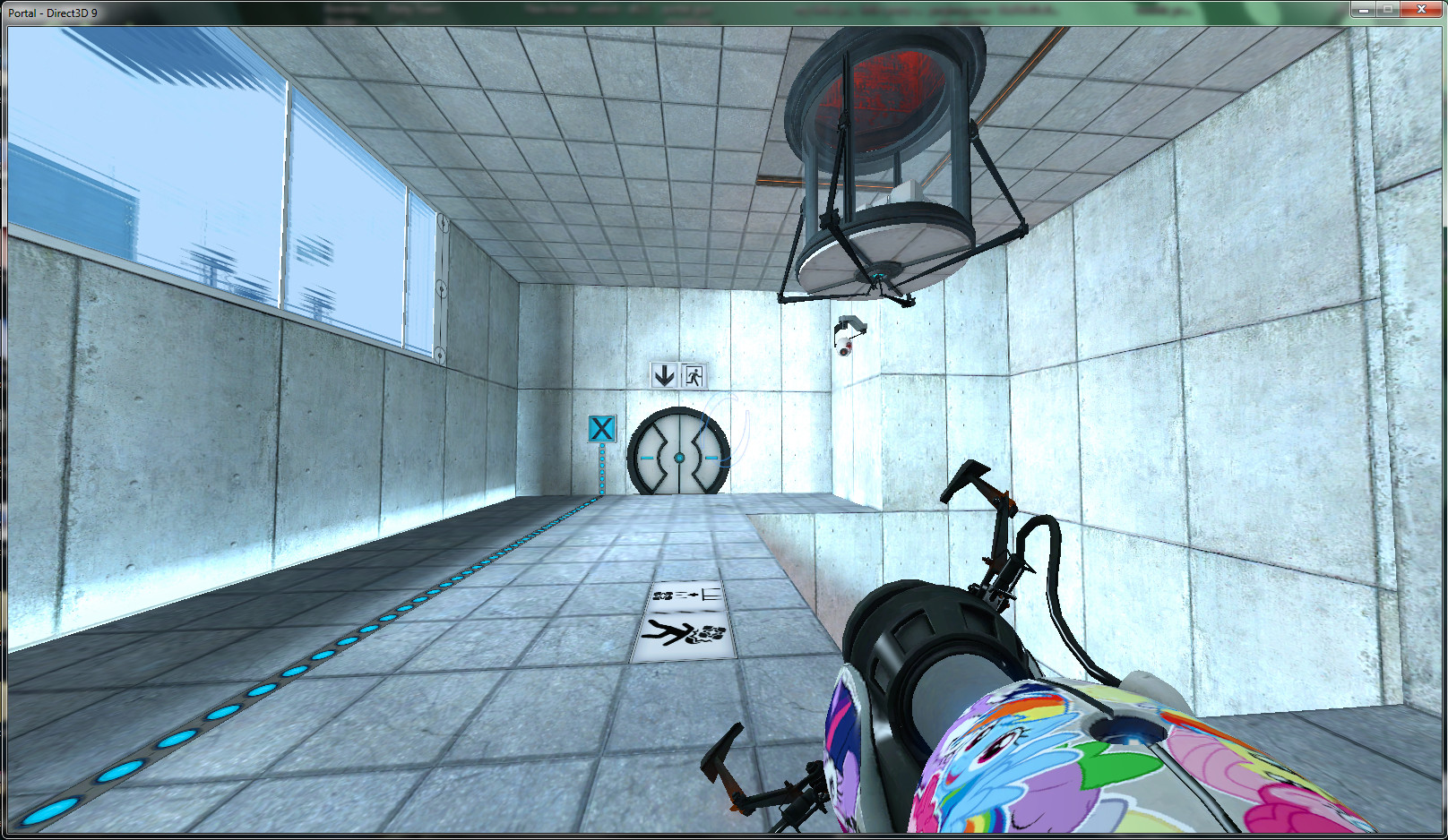1448x840 pixels.
Task: Click the door's circular blue center hub
Action: (x=680, y=457)
